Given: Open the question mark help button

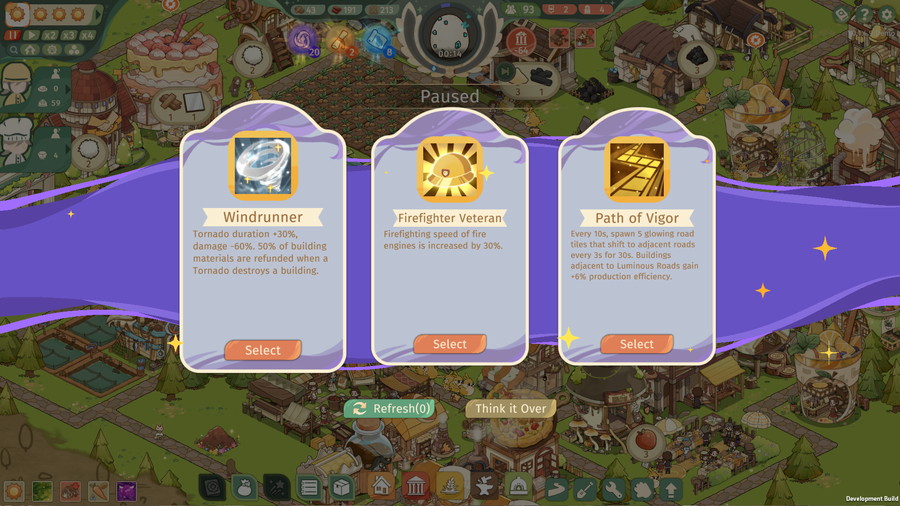Looking at the screenshot, I should pyautogui.click(x=864, y=15).
